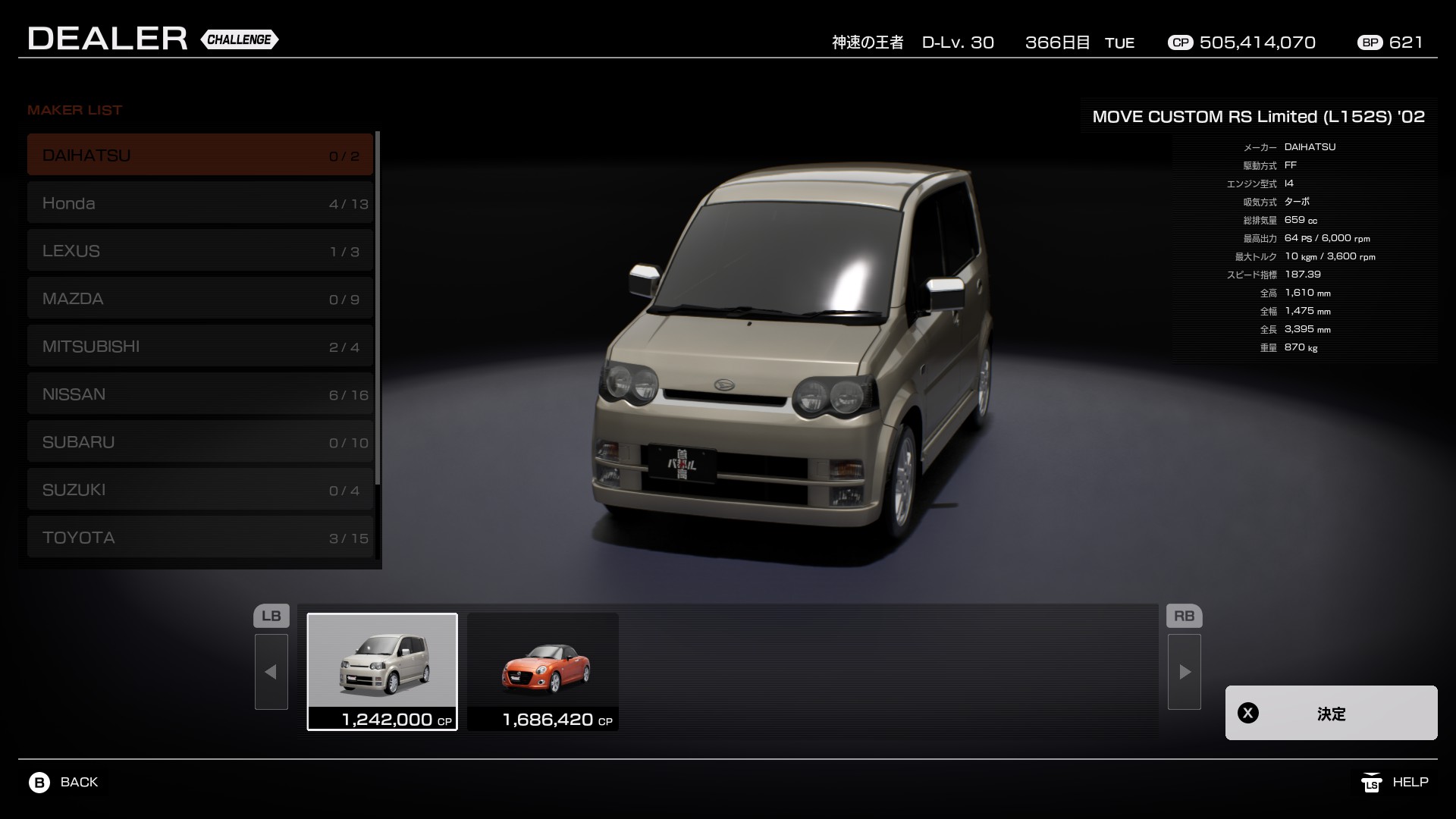This screenshot has width=1456, height=819.
Task: Choose TOYOTA from the maker list
Action: (x=200, y=538)
